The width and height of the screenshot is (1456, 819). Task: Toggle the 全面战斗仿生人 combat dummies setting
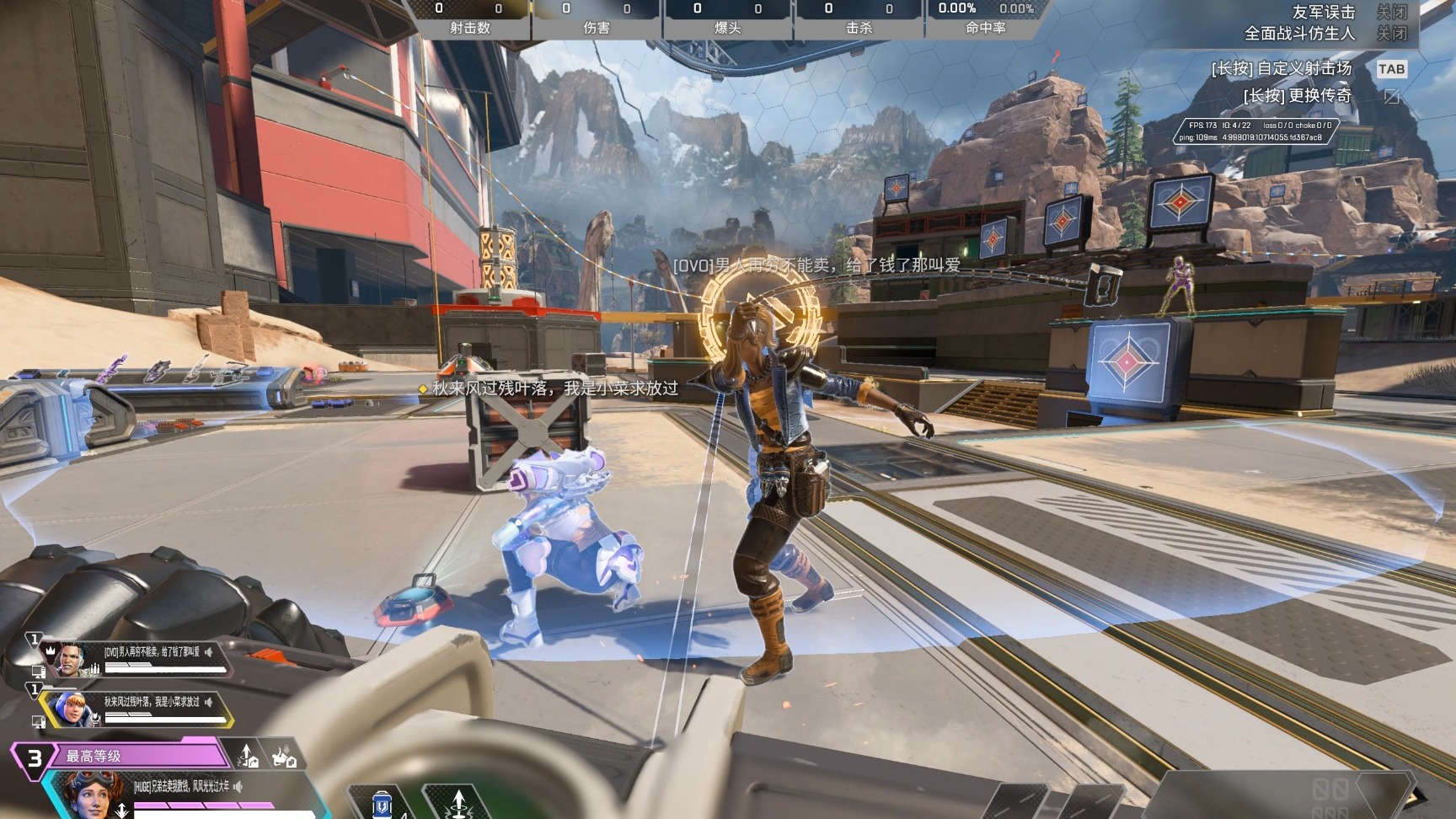click(1391, 34)
